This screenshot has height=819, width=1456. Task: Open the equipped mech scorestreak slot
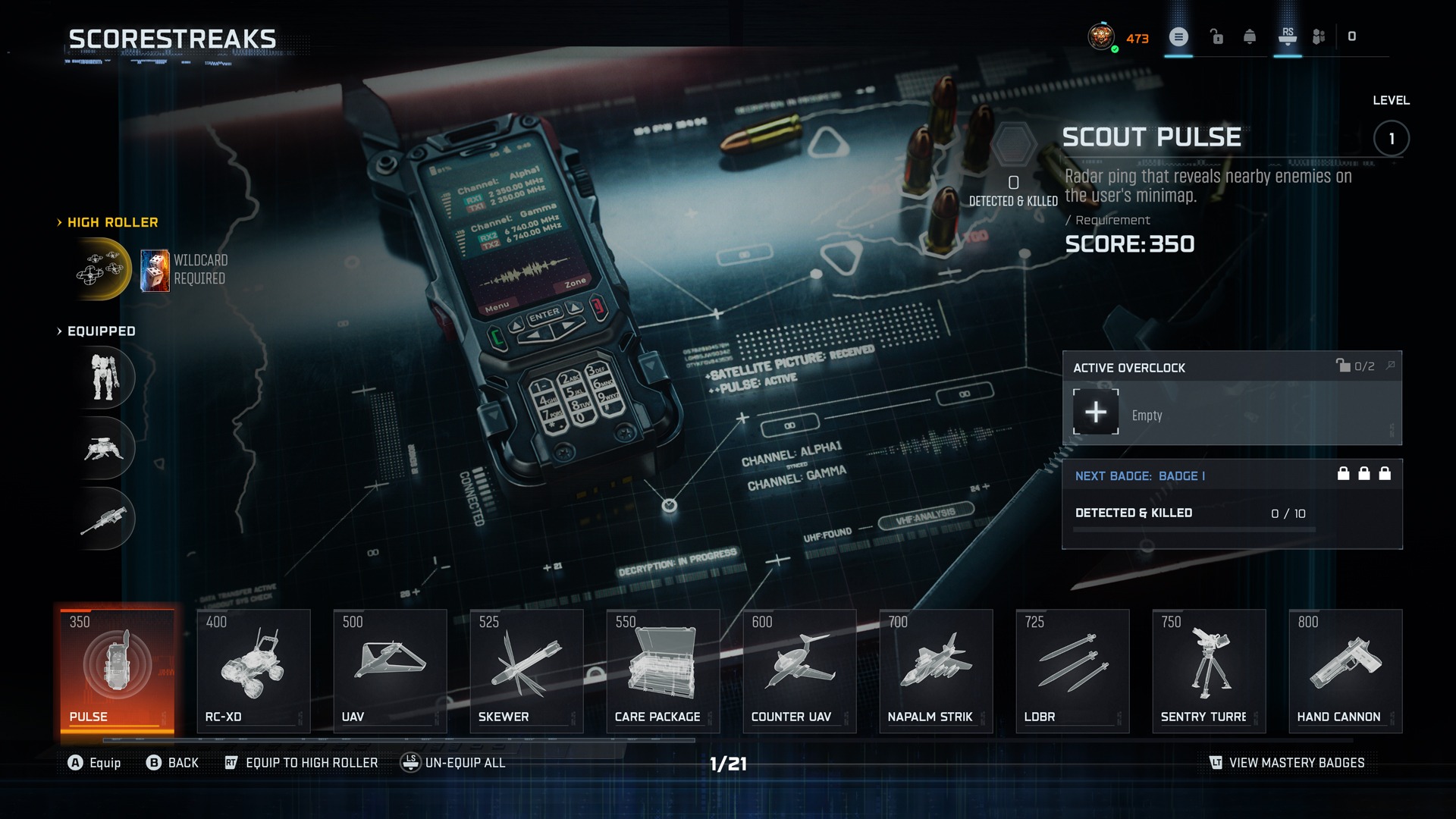click(x=105, y=377)
